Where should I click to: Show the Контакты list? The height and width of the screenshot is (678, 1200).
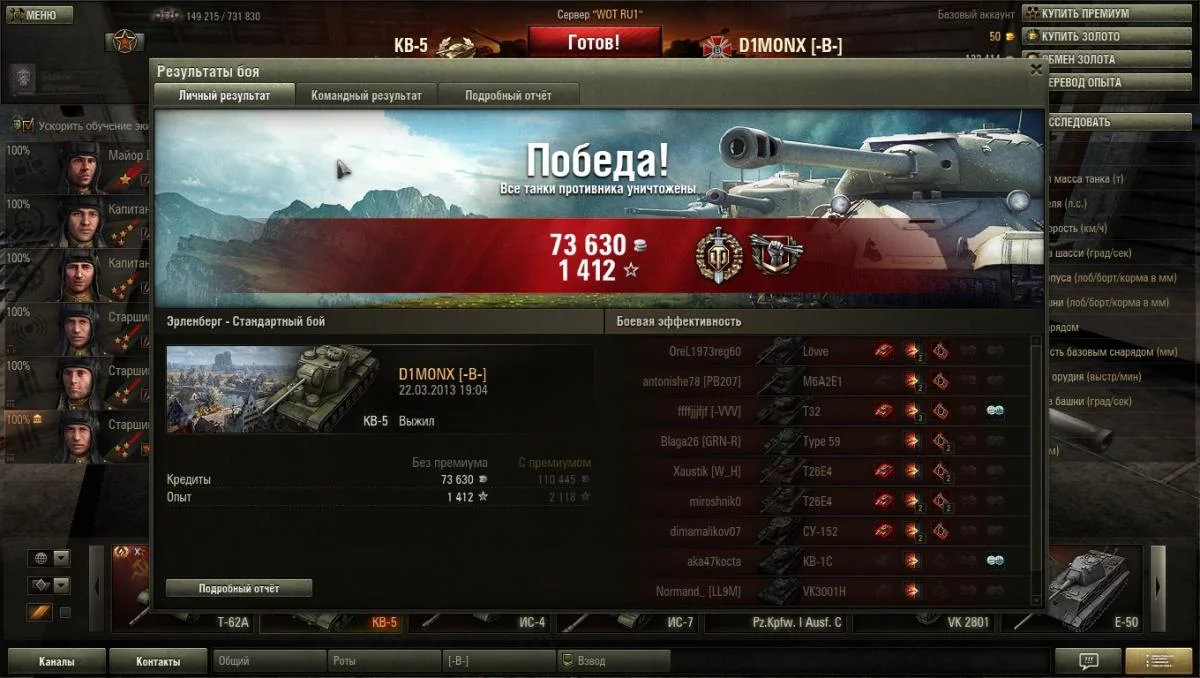[x=158, y=661]
